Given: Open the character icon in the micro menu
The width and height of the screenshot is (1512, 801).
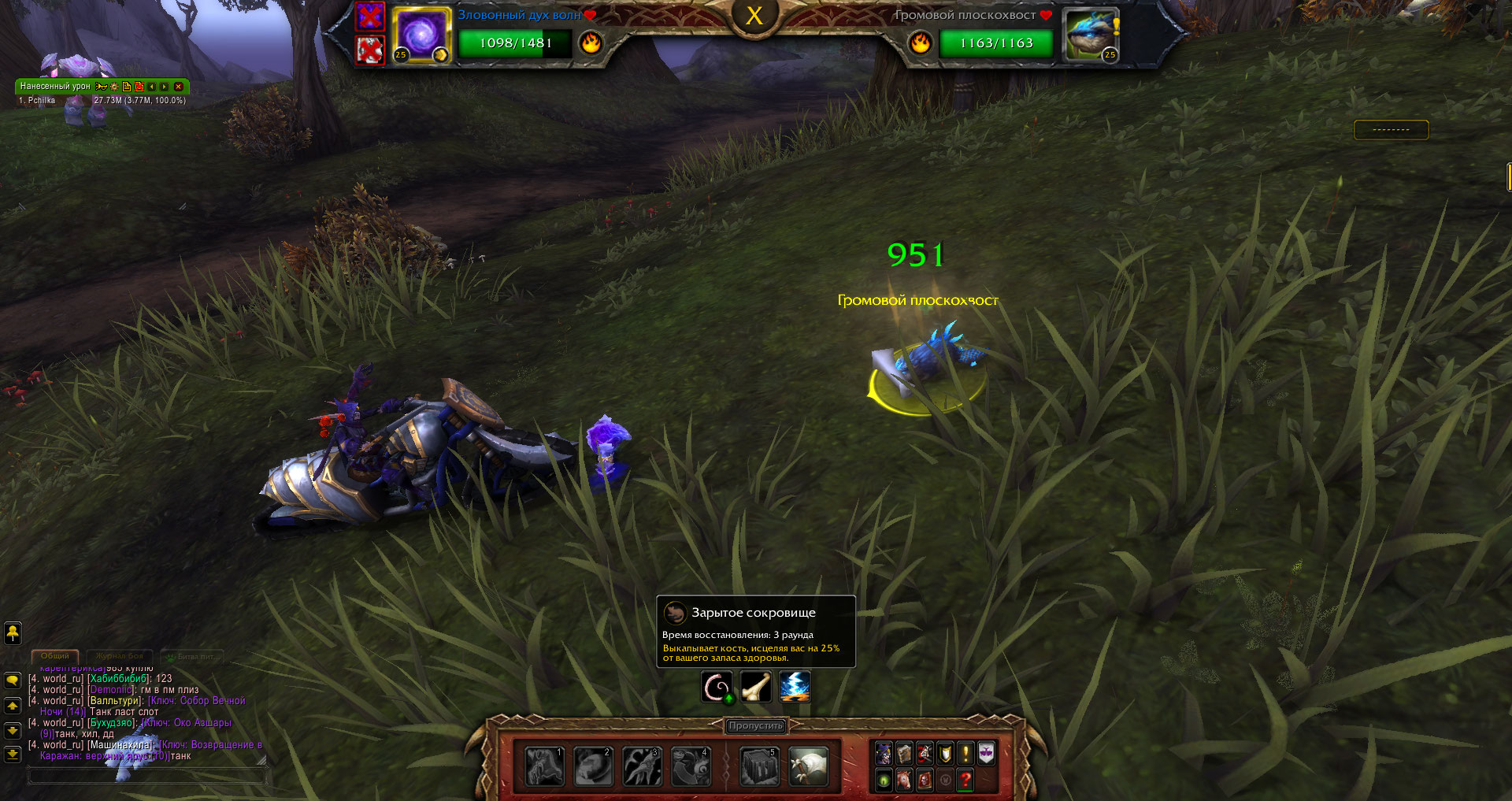Looking at the screenshot, I should click(x=884, y=754).
